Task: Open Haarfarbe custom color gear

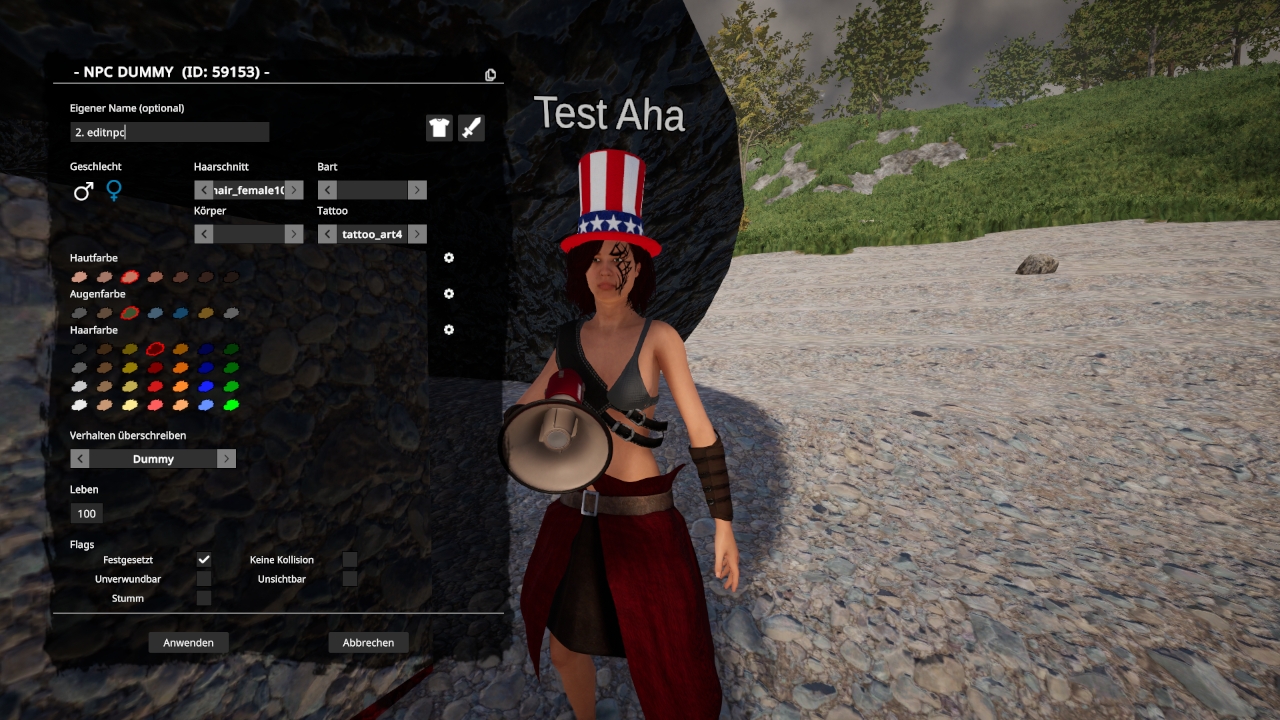Action: (x=449, y=330)
